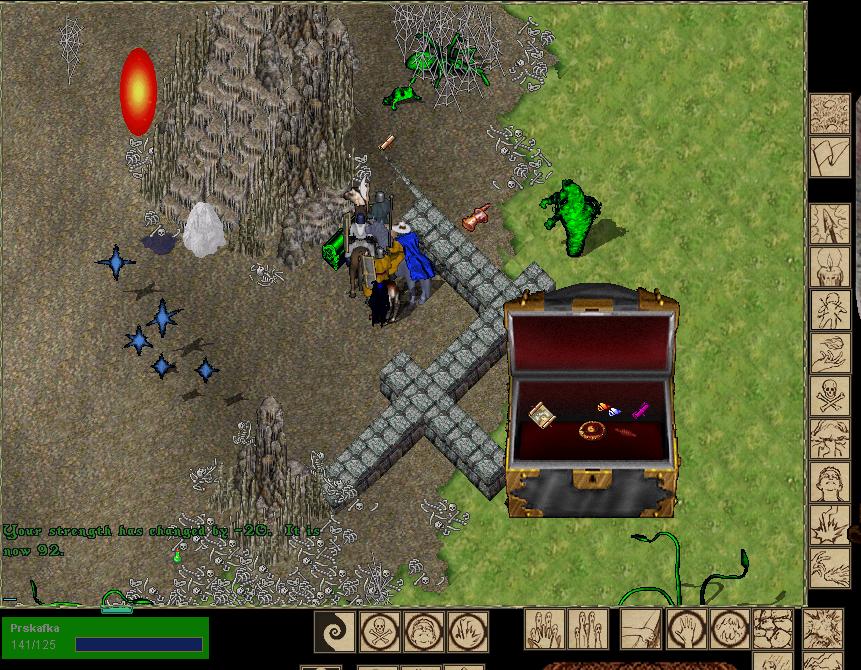
Task: Select the arrow spell icon
Action: tap(829, 224)
